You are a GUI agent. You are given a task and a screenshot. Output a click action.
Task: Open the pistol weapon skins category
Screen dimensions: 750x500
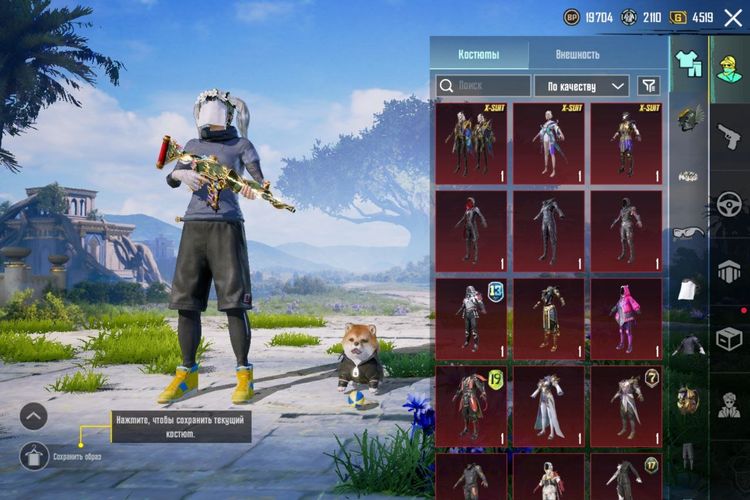pyautogui.click(x=730, y=136)
